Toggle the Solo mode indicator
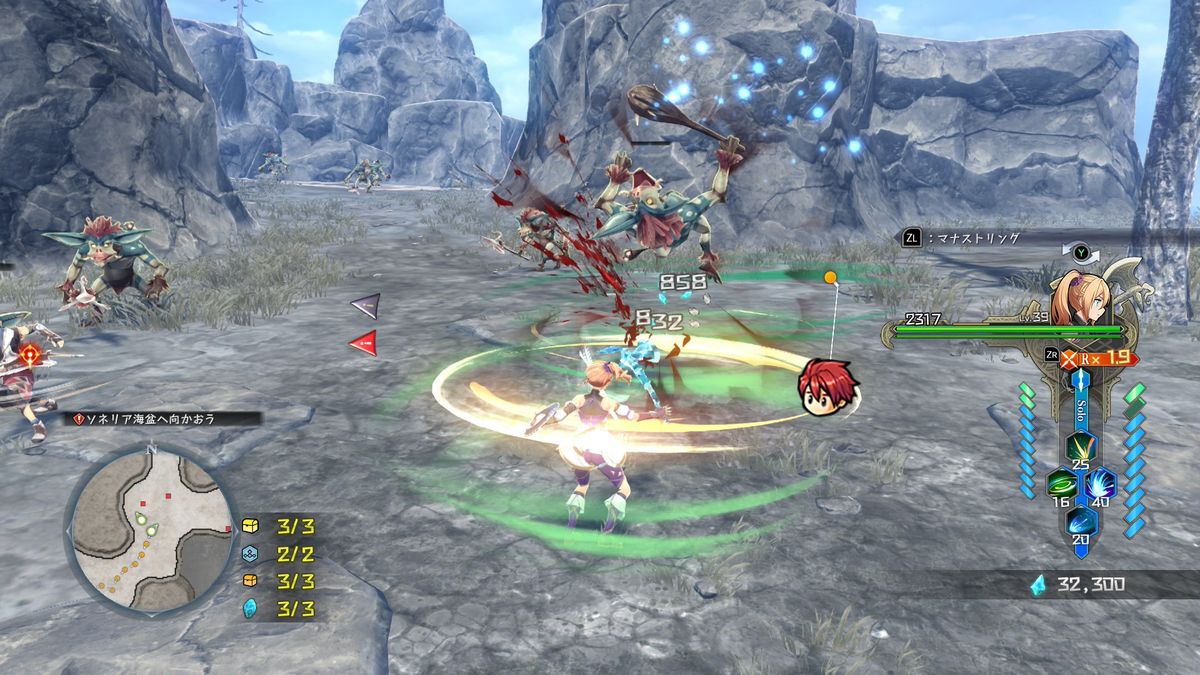 pyautogui.click(x=1081, y=413)
